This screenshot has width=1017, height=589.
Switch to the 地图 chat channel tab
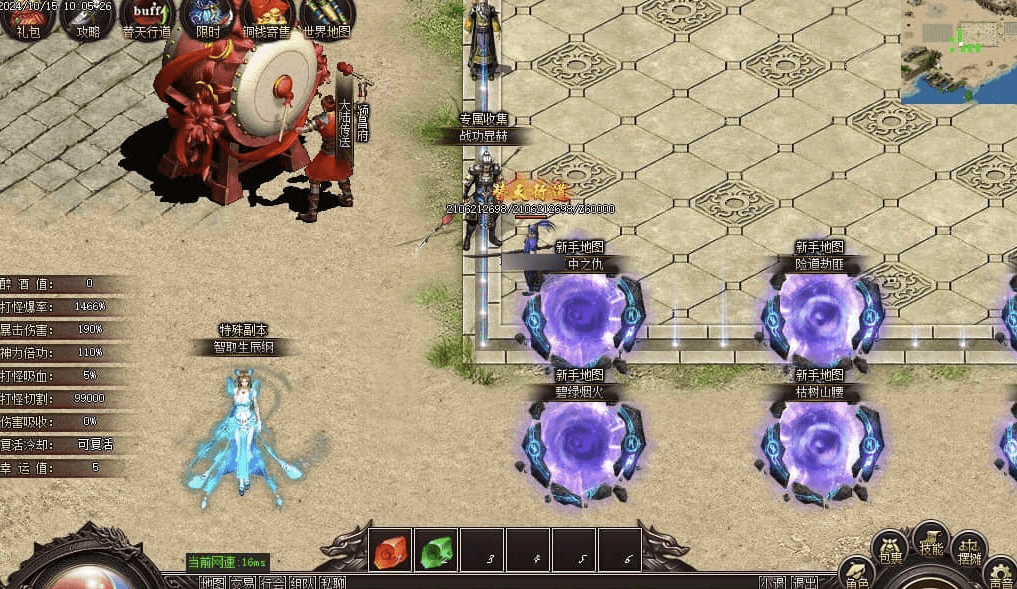pyautogui.click(x=212, y=582)
